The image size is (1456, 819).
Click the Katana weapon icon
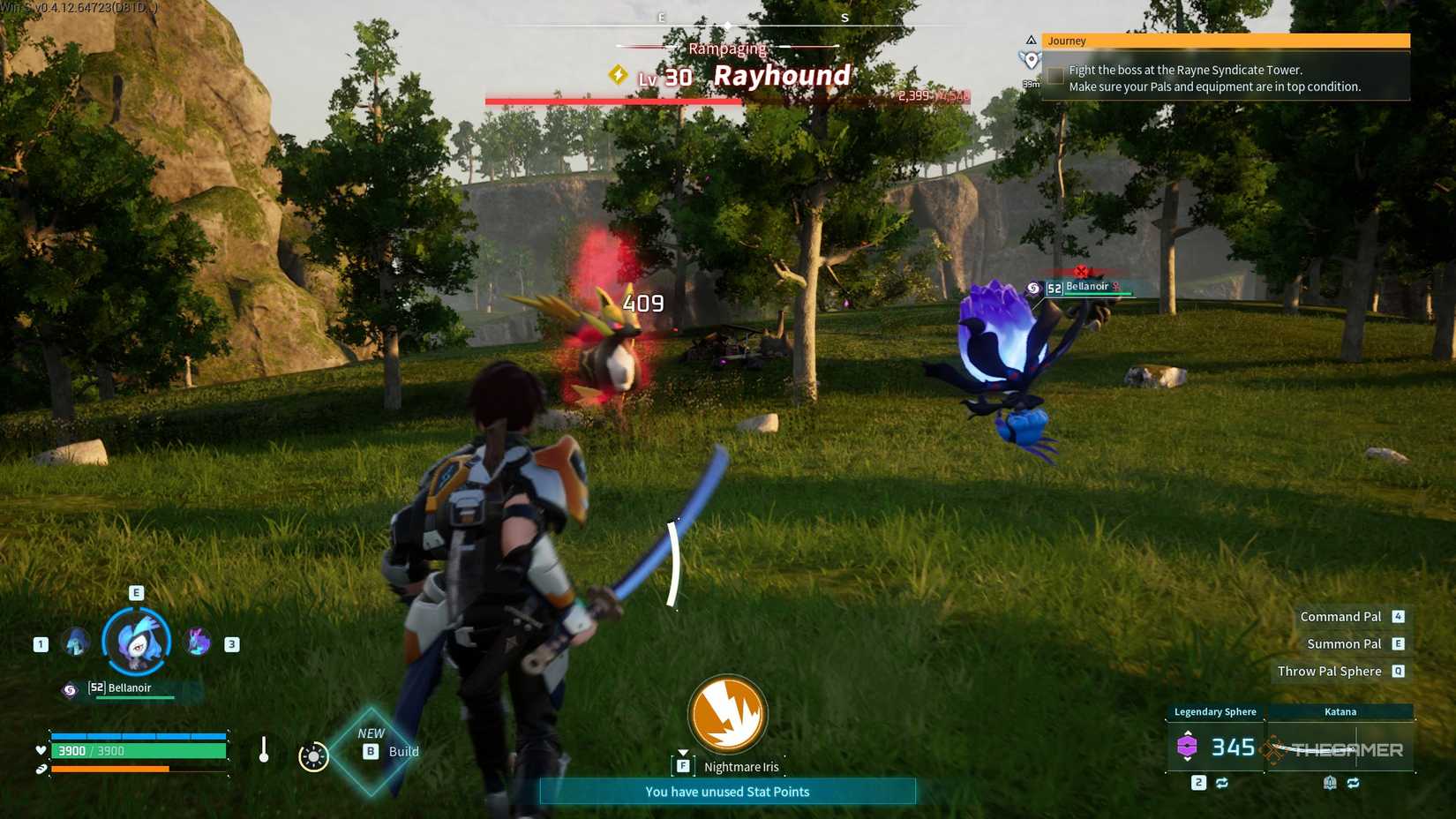point(1273,749)
